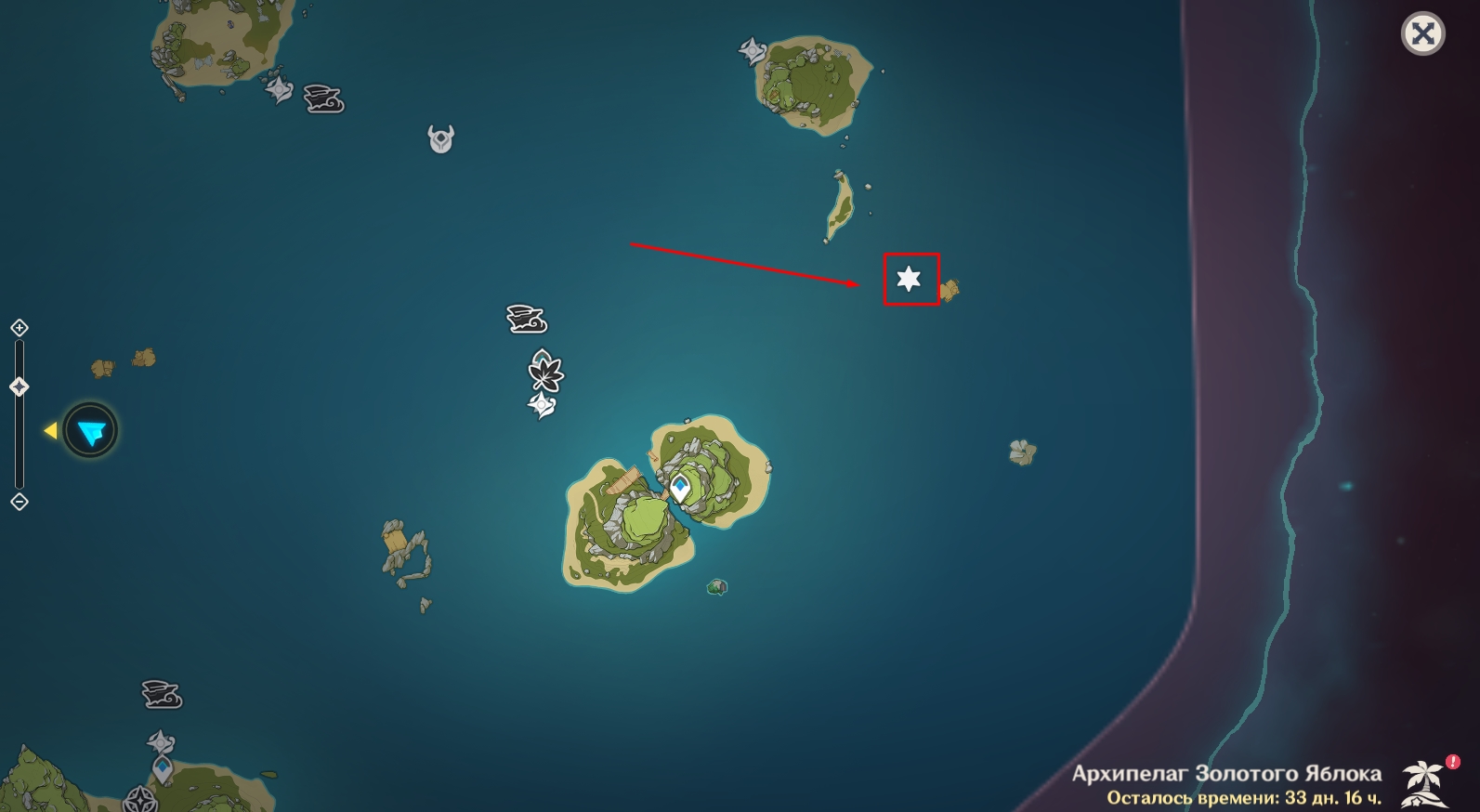The height and width of the screenshot is (812, 1480).
Task: Select the horned mask map marker
Action: (x=440, y=139)
